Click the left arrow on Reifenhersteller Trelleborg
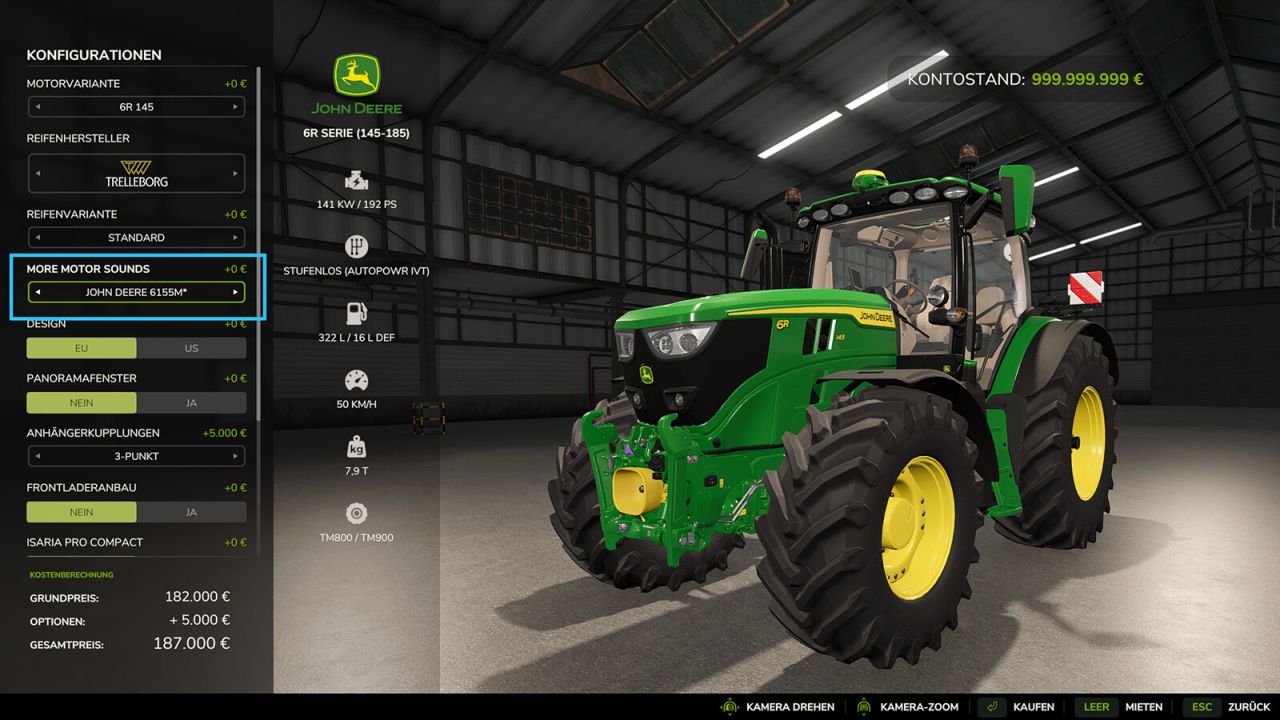The image size is (1280, 720). pyautogui.click(x=36, y=172)
